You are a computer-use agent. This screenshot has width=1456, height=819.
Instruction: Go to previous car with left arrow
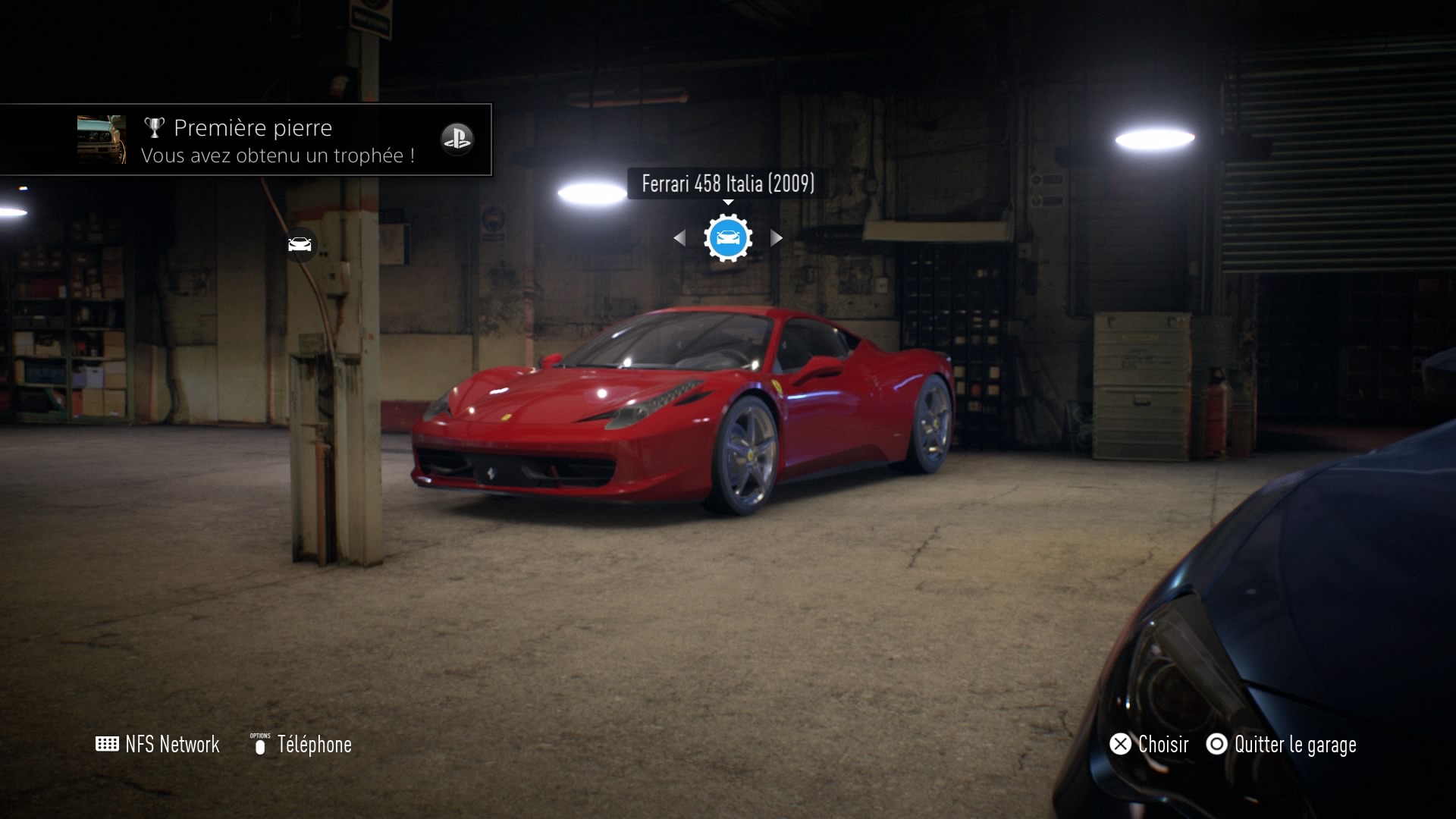pos(679,238)
